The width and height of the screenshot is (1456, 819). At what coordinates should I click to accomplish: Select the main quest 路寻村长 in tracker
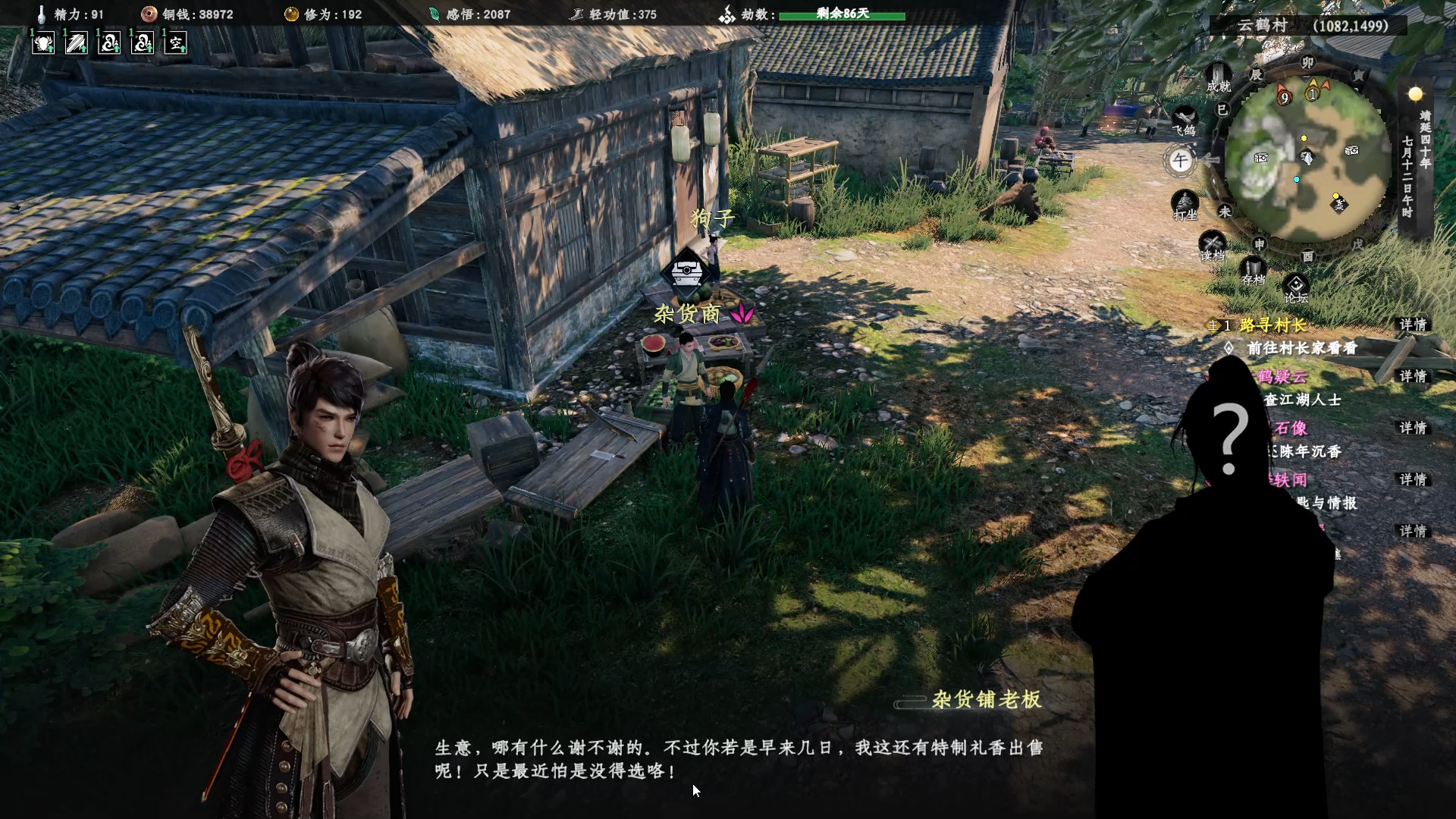pos(1272,325)
